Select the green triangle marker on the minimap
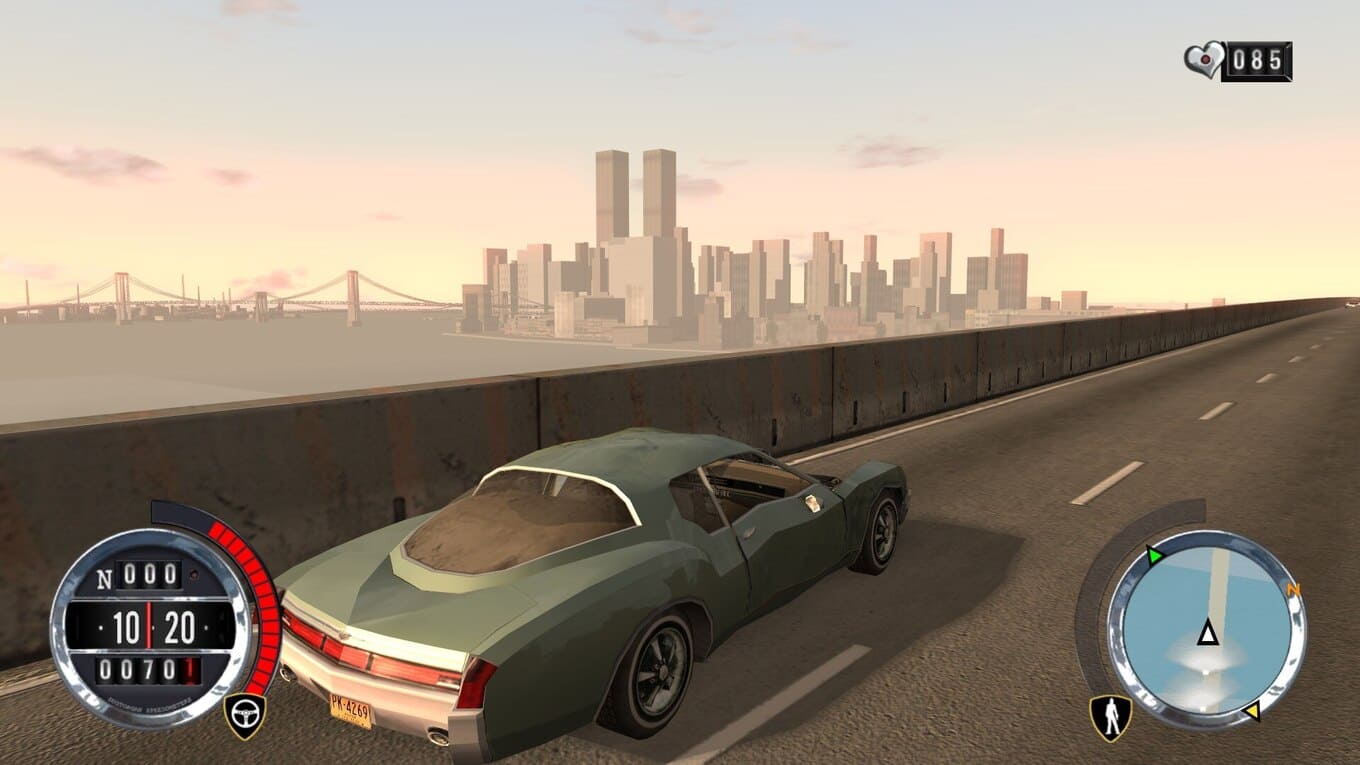Viewport: 1360px width, 765px height. pyautogui.click(x=1156, y=556)
